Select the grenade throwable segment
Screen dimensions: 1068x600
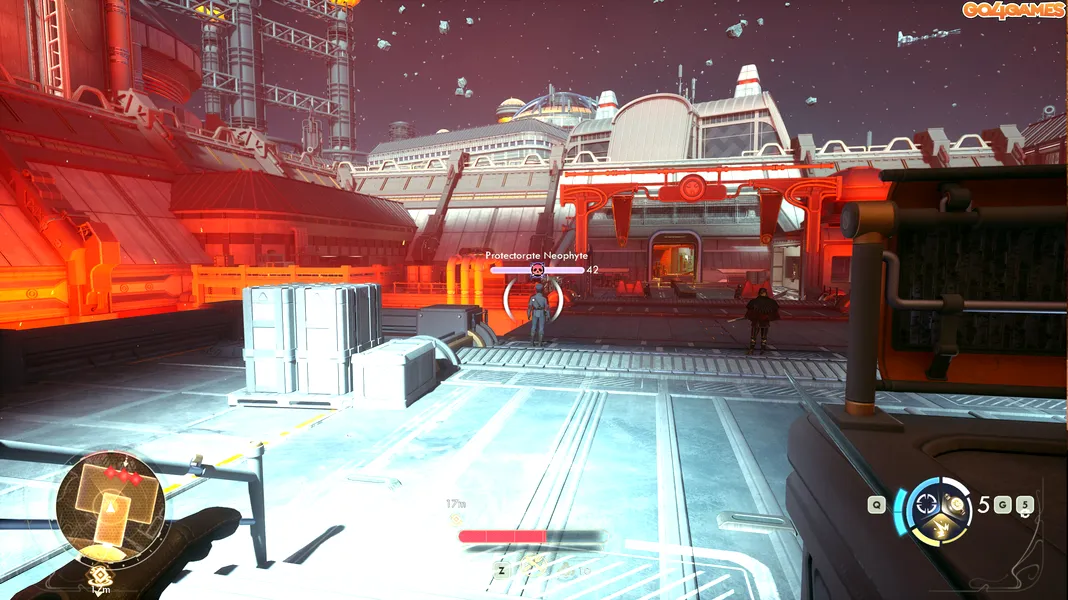tap(954, 504)
